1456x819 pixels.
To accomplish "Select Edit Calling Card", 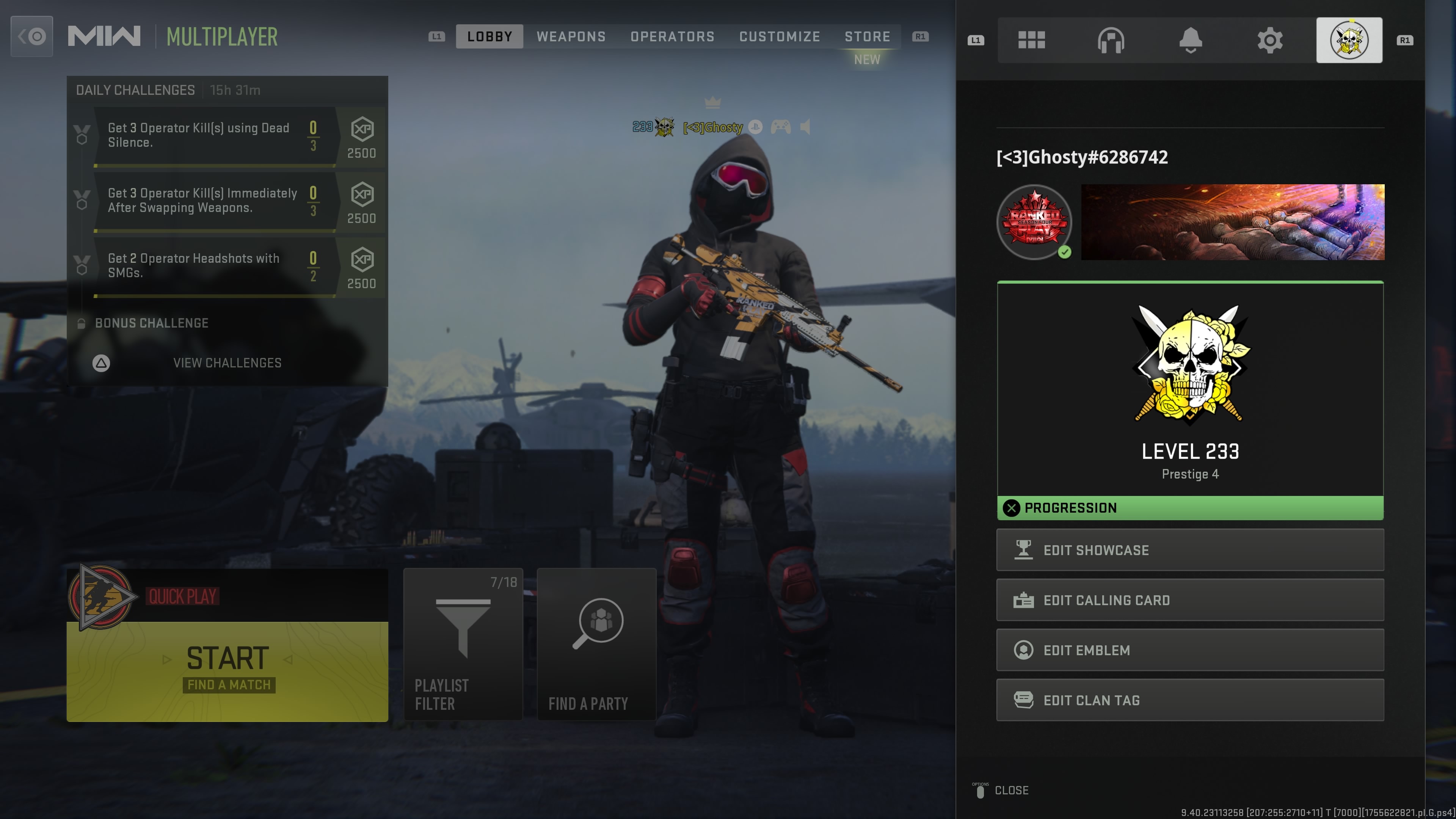I will click(x=1190, y=600).
